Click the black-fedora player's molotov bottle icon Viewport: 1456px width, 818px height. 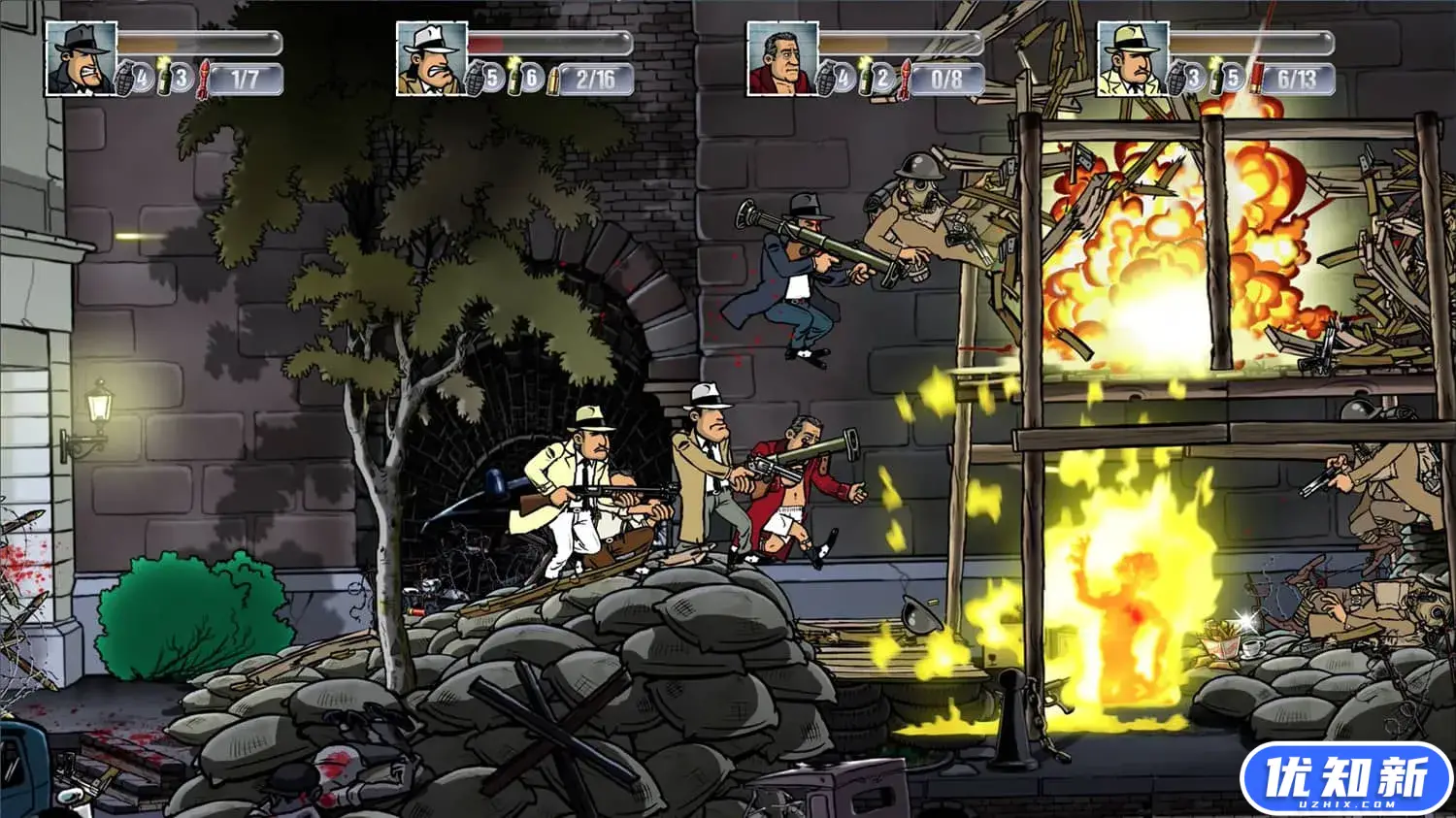(164, 77)
